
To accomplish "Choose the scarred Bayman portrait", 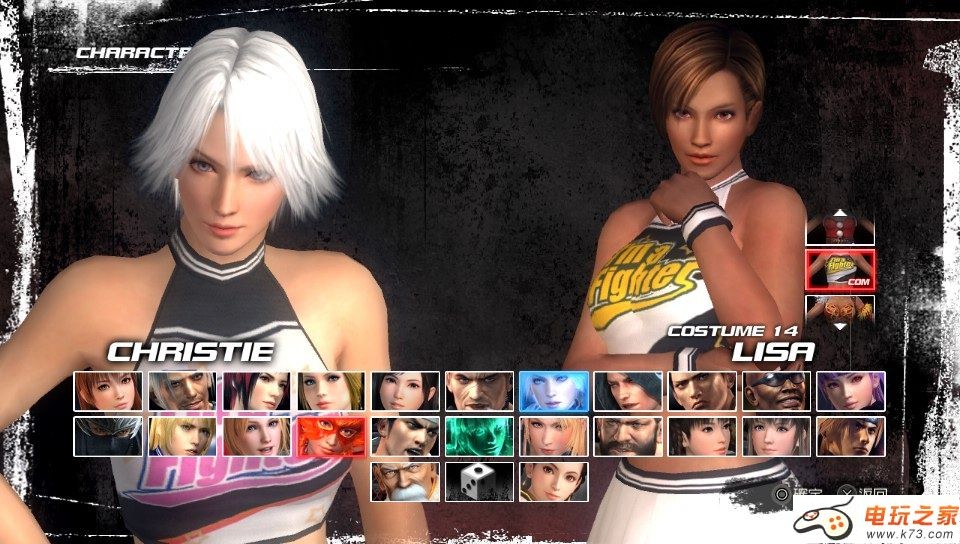I will (479, 391).
